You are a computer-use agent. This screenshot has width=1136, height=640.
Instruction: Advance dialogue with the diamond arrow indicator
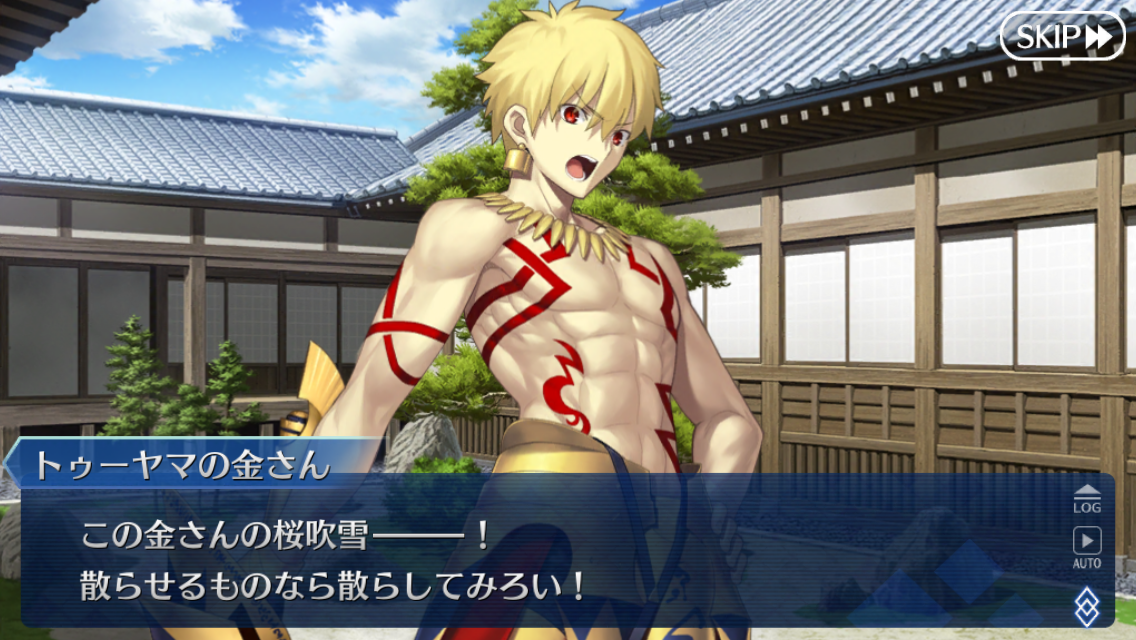[x=1087, y=606]
